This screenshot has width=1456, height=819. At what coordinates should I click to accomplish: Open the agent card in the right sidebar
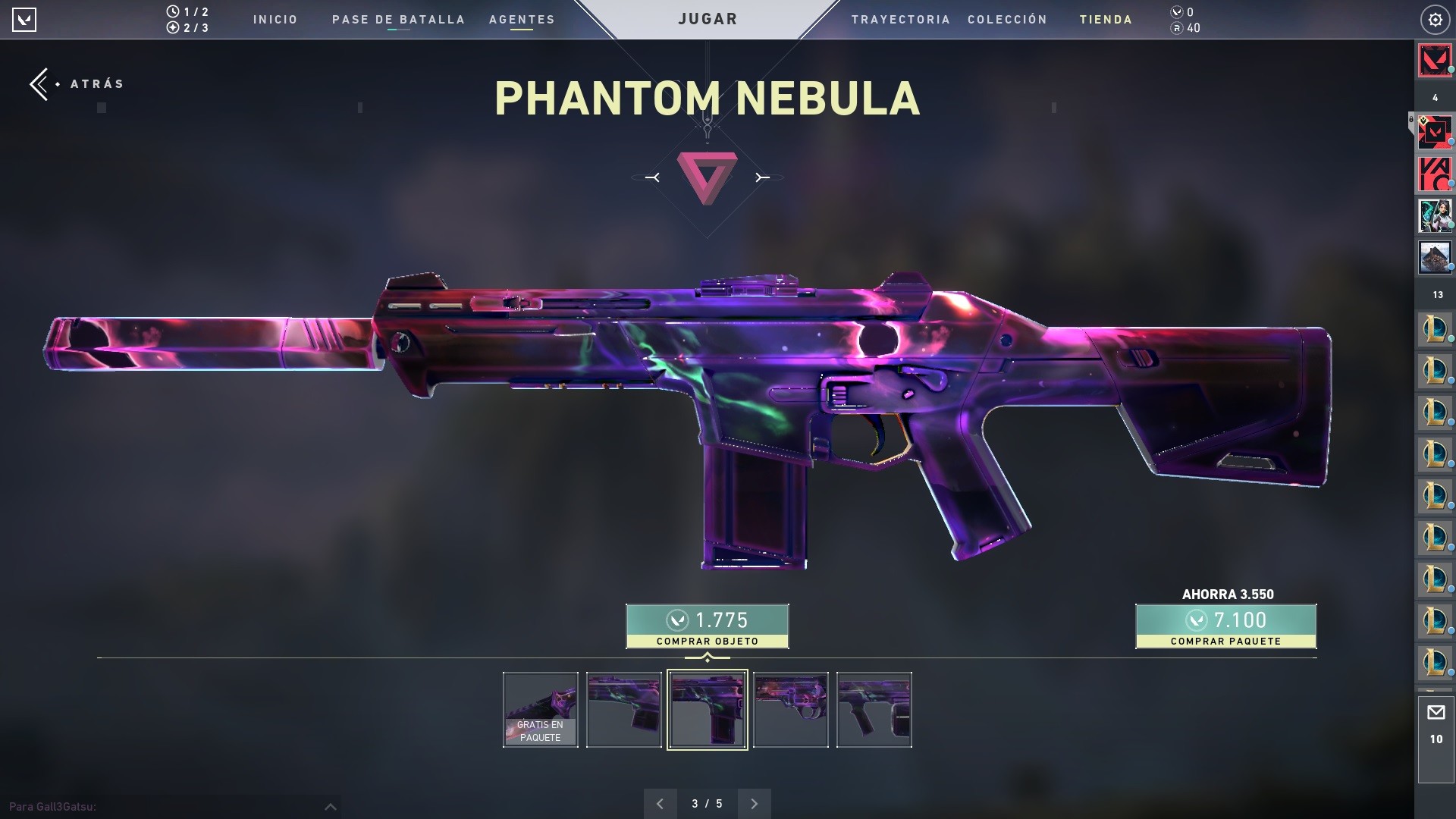coord(1434,215)
